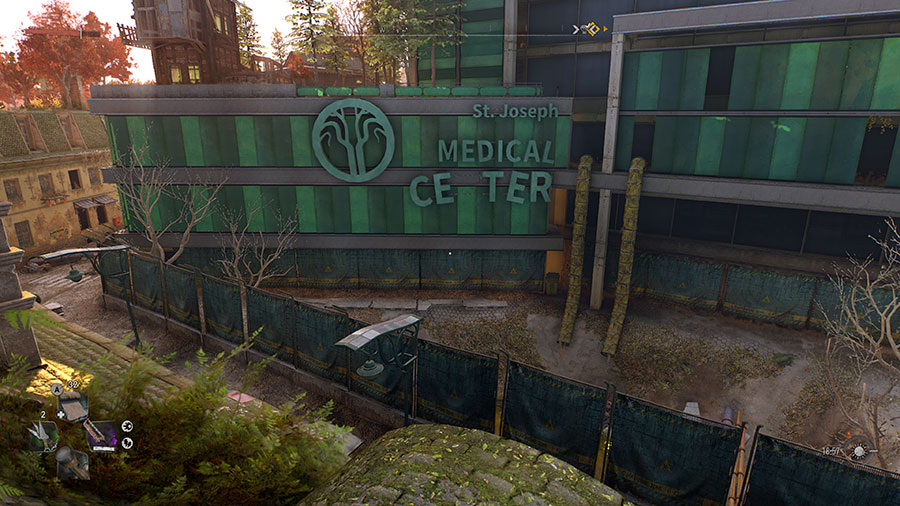Viewport: 900px width, 506px height.
Task: Choose the throwing knives slot
Action: [x=42, y=436]
